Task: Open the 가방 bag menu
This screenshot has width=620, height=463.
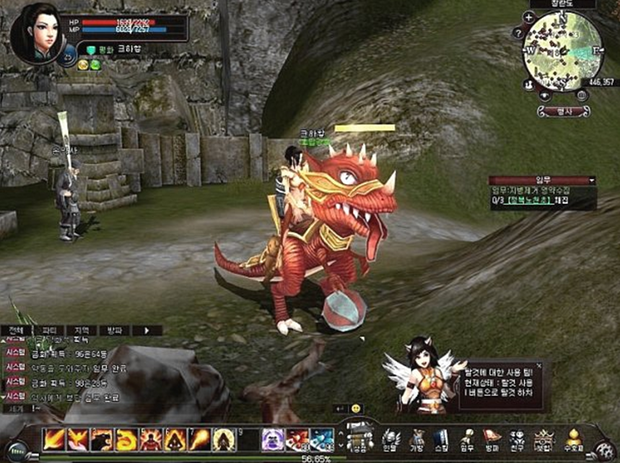Action: [x=417, y=439]
